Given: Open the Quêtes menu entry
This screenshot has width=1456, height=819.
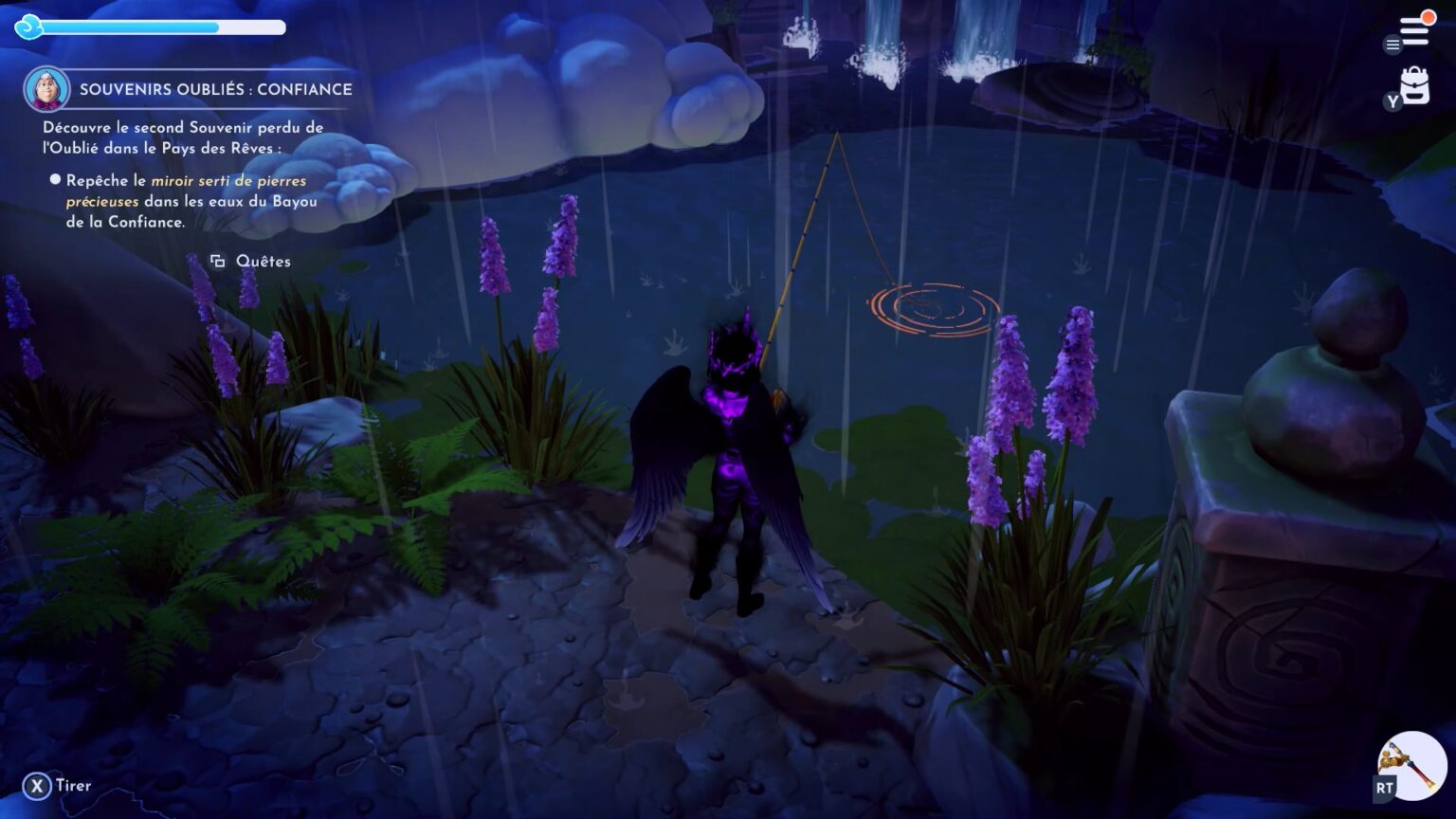Looking at the screenshot, I should point(264,261).
